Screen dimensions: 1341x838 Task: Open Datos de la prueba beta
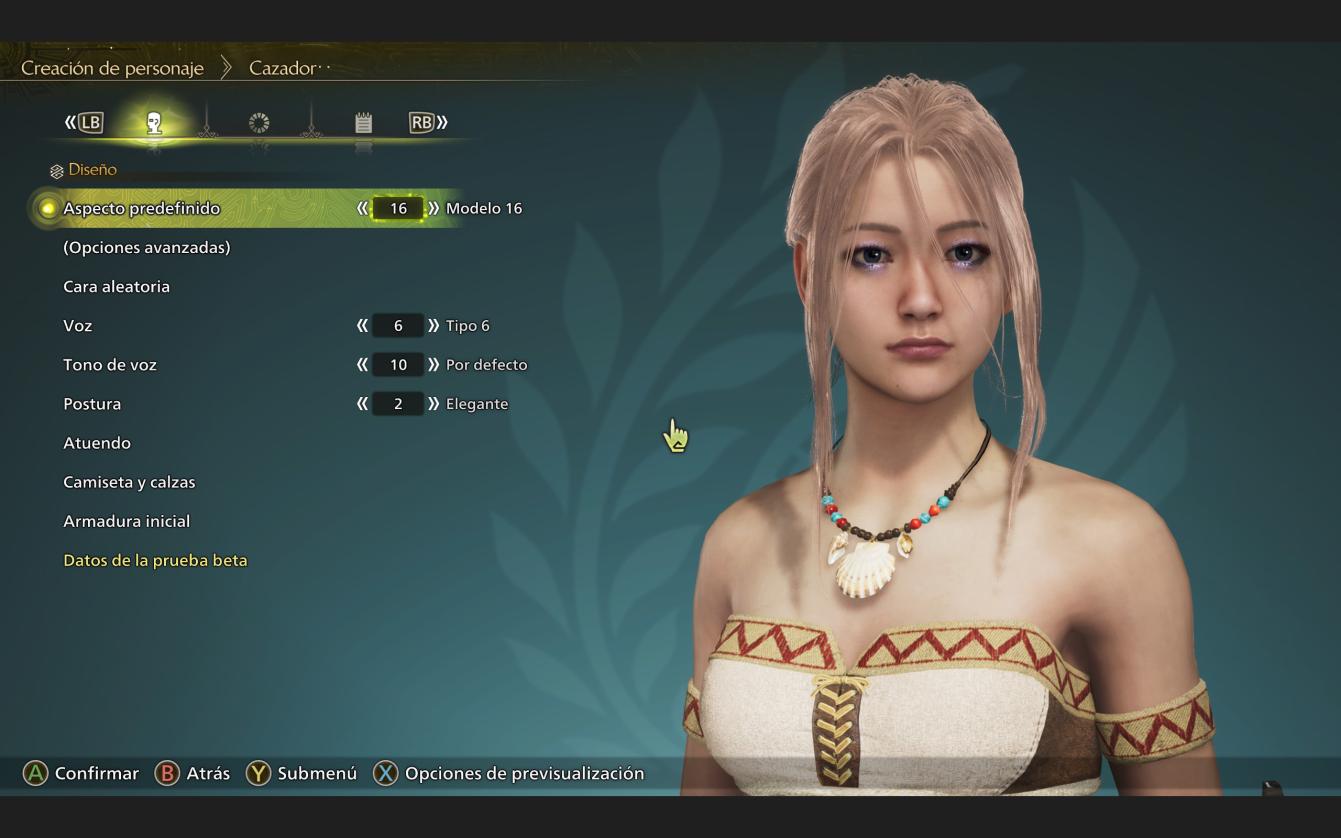155,560
